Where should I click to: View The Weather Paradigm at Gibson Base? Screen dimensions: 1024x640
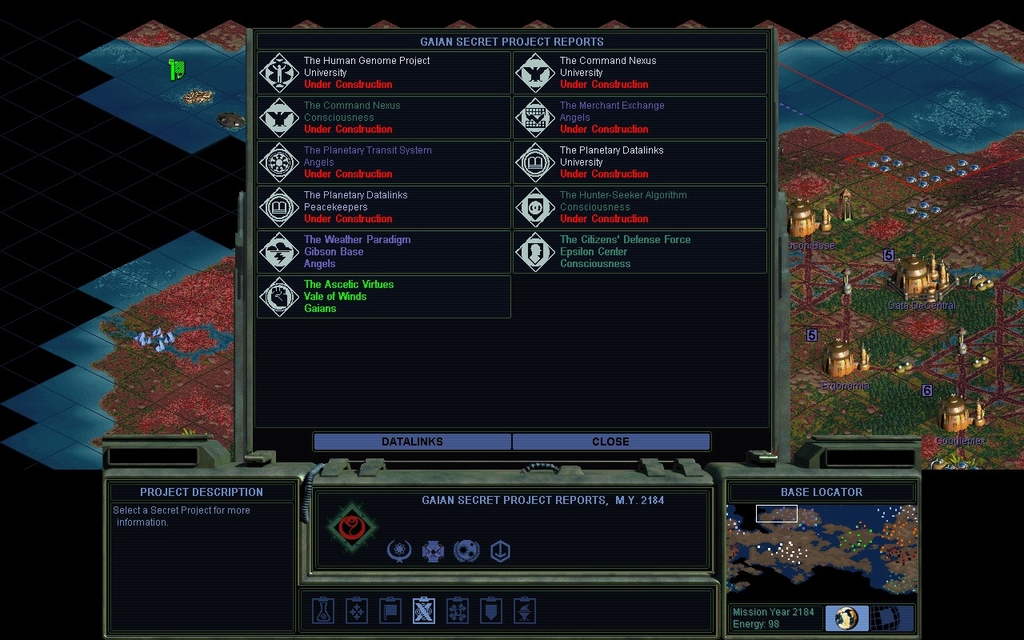click(x=384, y=252)
